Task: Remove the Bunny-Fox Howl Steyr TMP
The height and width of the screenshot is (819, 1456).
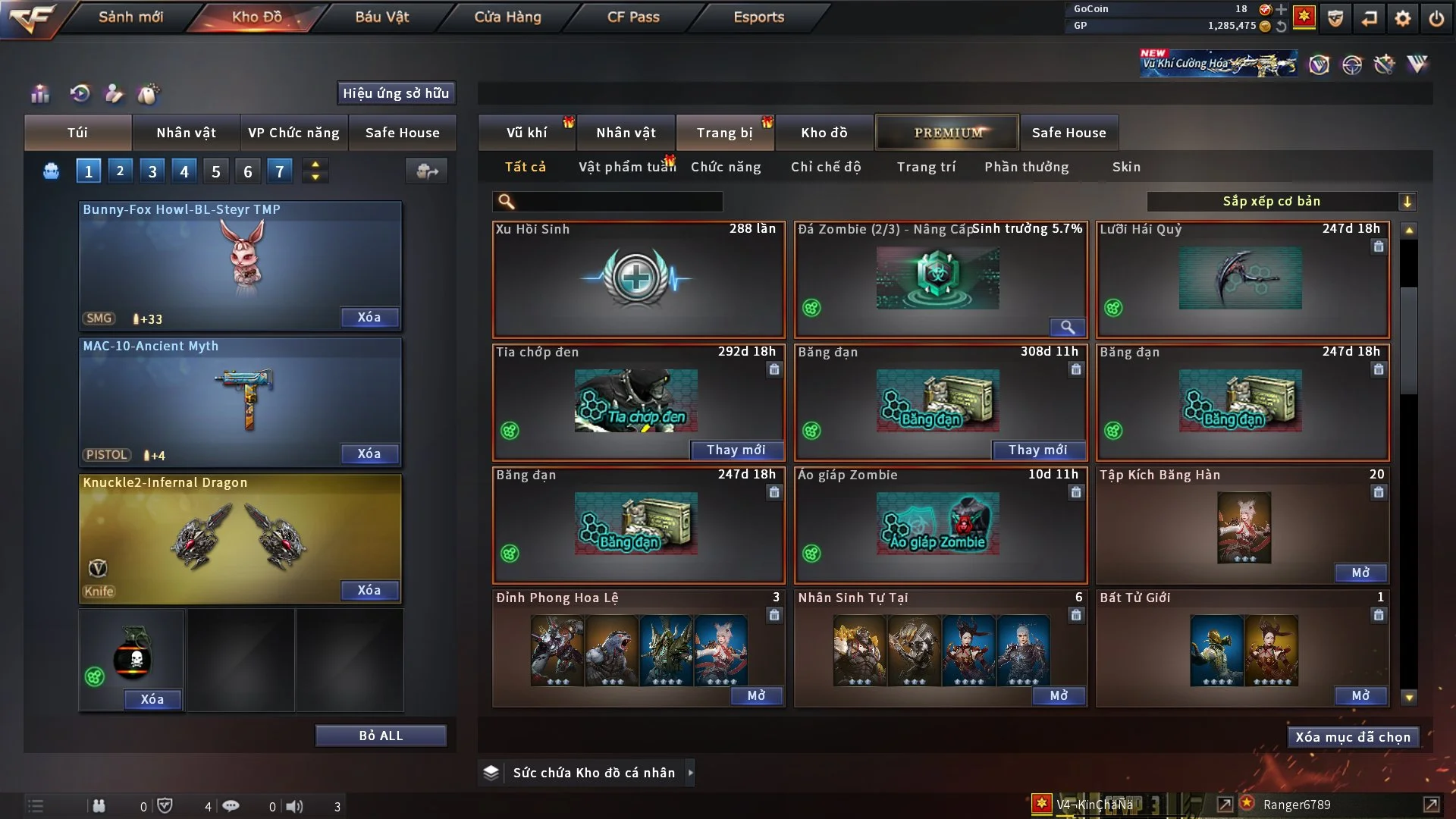Action: click(x=369, y=317)
